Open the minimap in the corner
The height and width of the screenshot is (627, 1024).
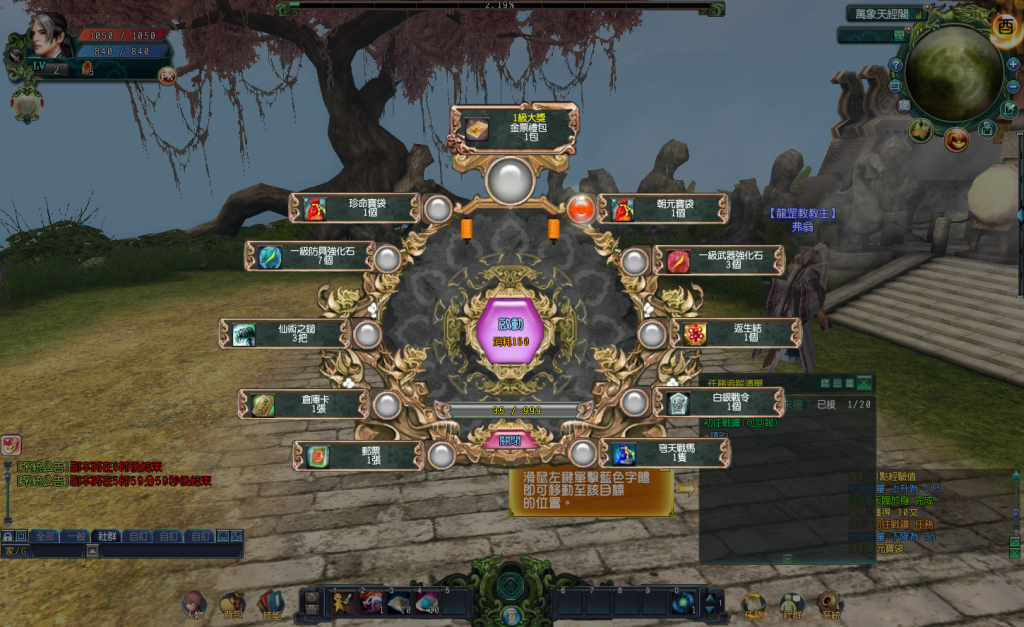954,73
